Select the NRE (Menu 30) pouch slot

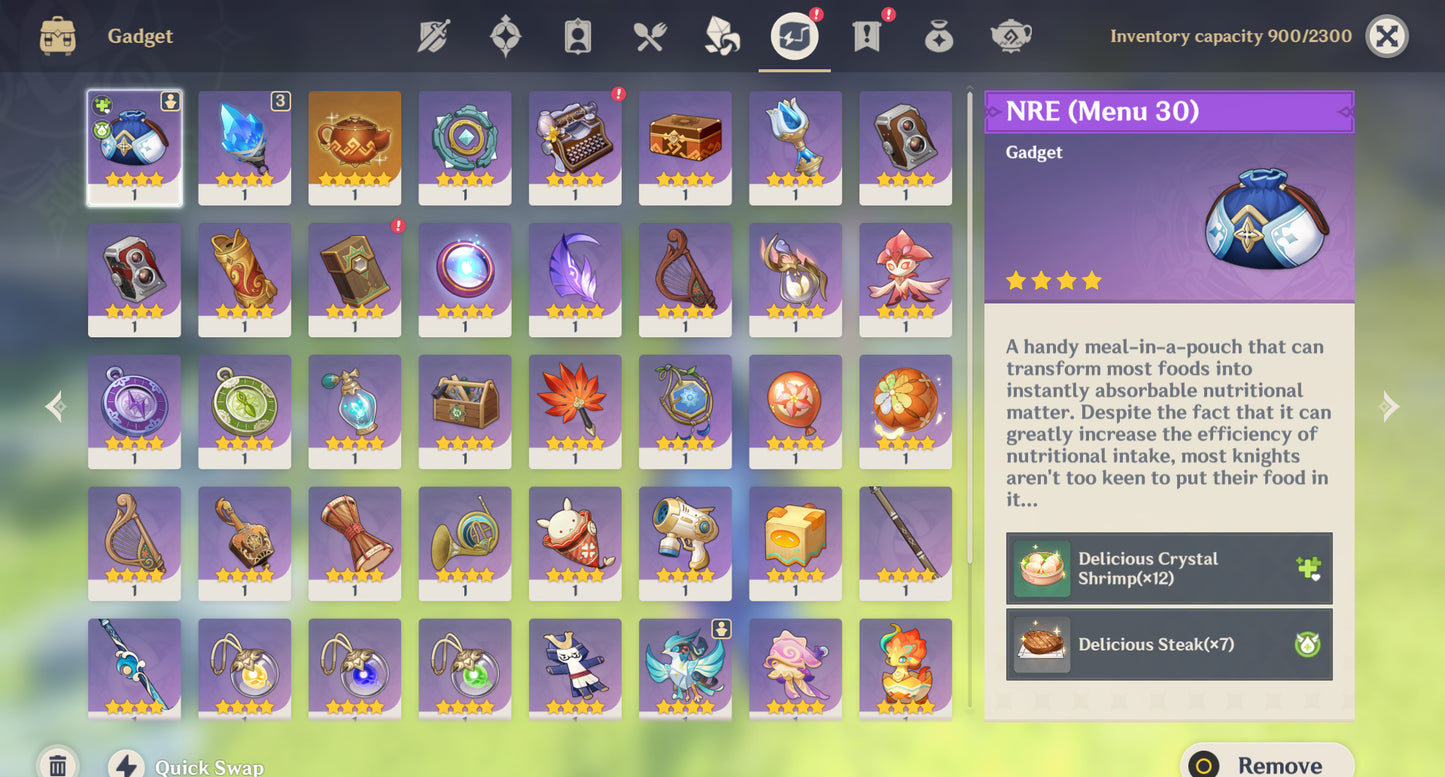(x=134, y=148)
